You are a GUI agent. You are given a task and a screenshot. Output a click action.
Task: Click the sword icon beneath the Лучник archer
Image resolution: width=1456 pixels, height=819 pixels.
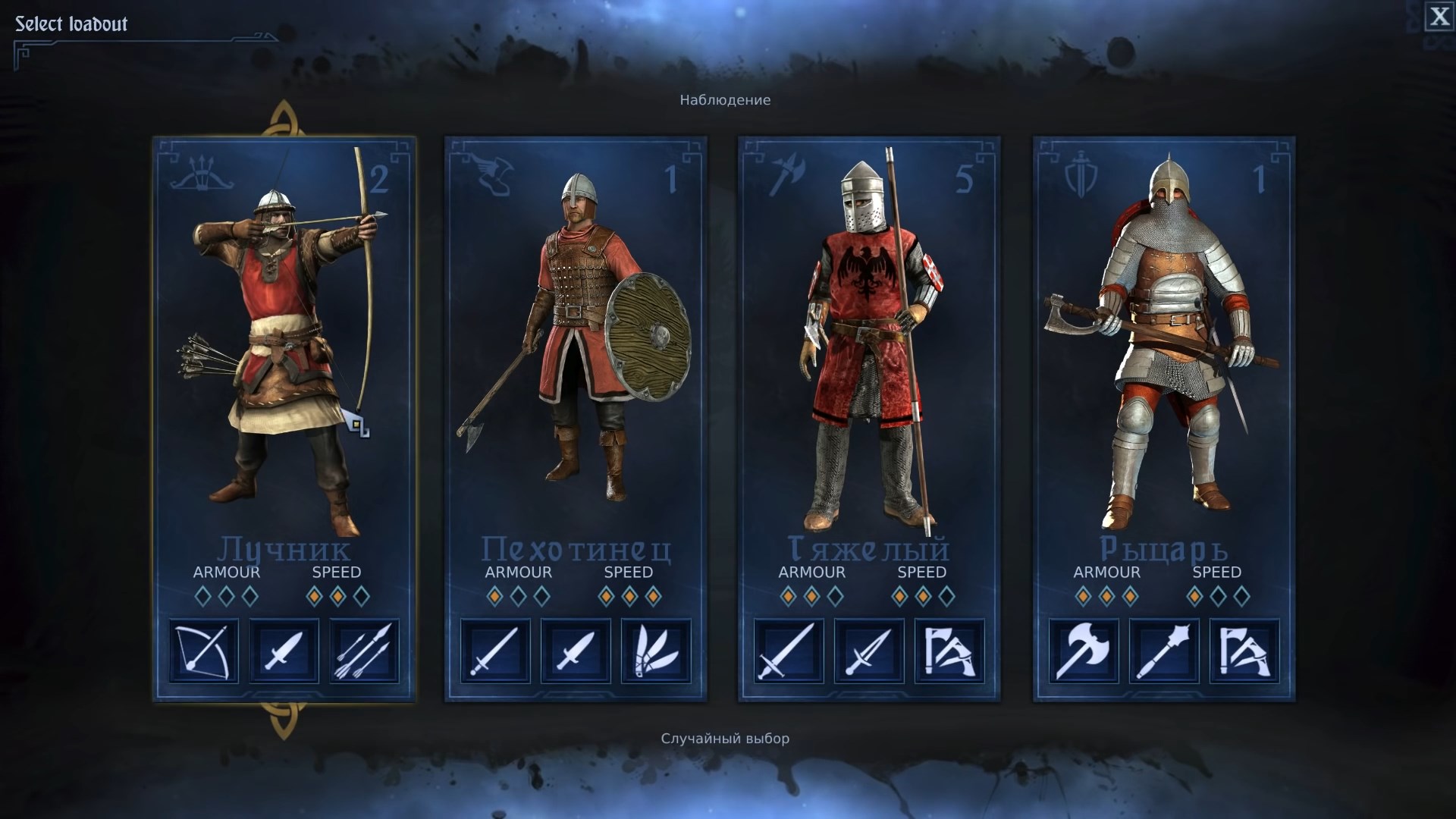[x=284, y=652]
